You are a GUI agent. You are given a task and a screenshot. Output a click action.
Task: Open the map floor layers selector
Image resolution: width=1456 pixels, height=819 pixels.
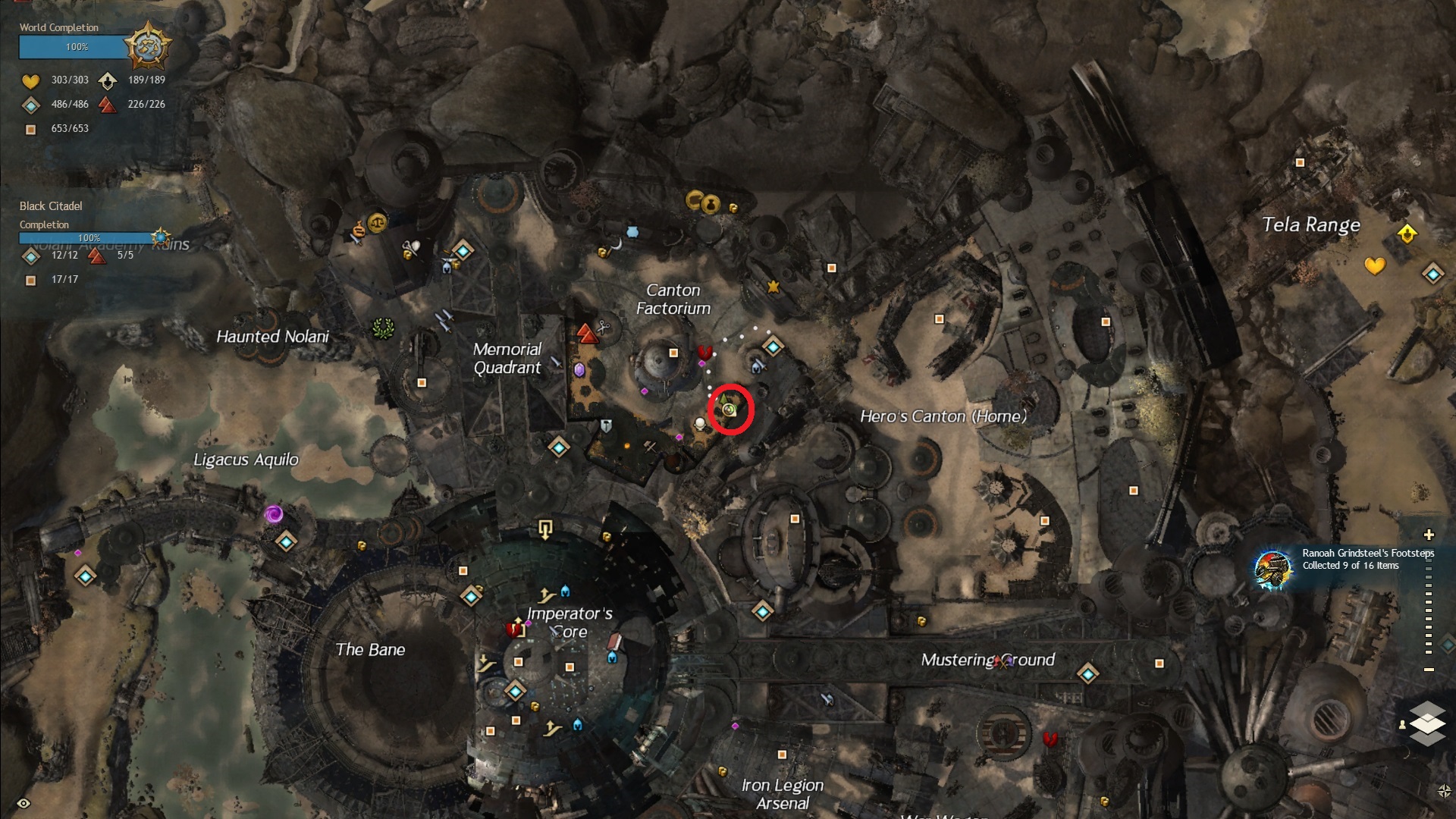[x=1427, y=723]
